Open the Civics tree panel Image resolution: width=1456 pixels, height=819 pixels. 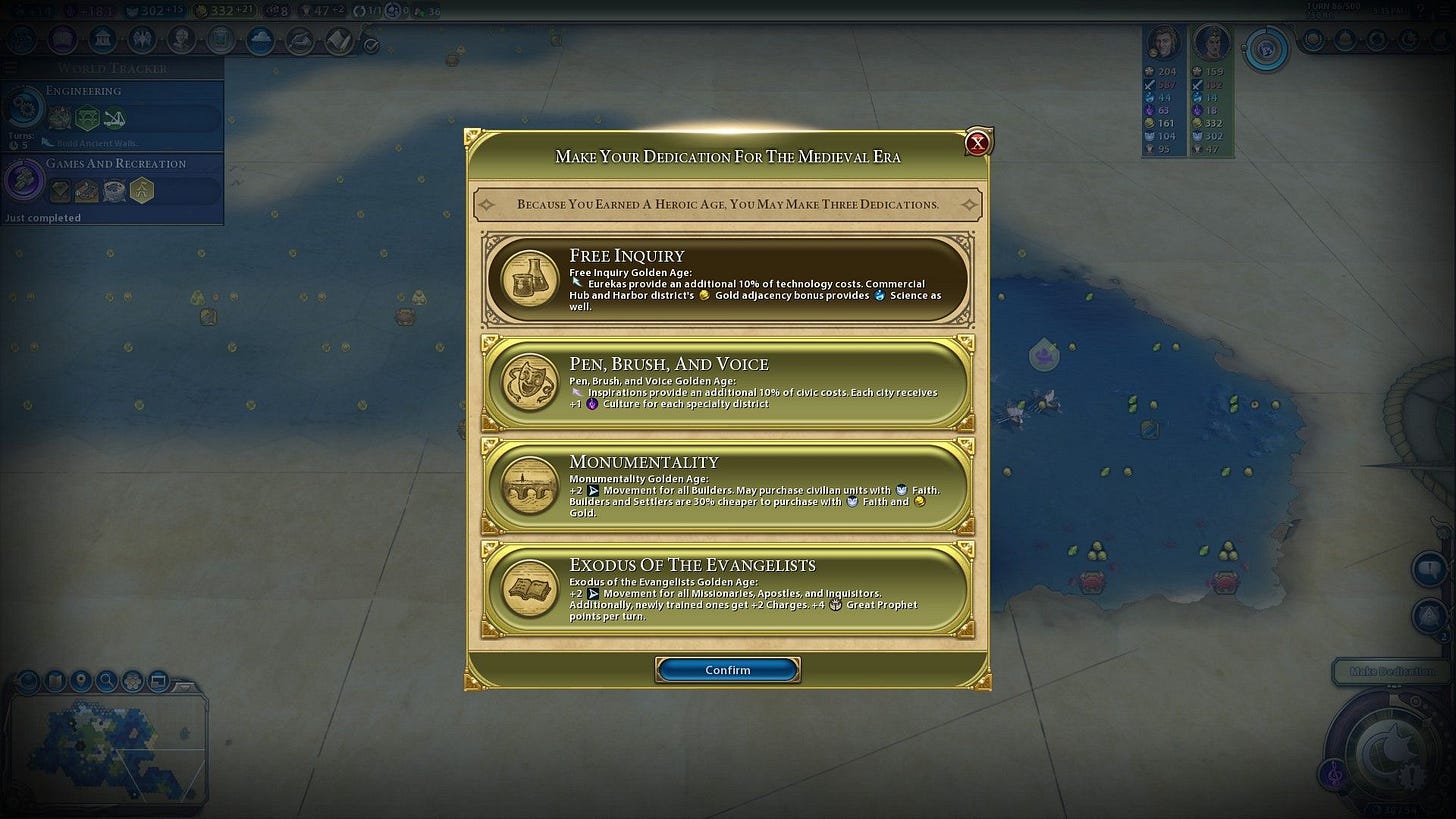click(62, 39)
